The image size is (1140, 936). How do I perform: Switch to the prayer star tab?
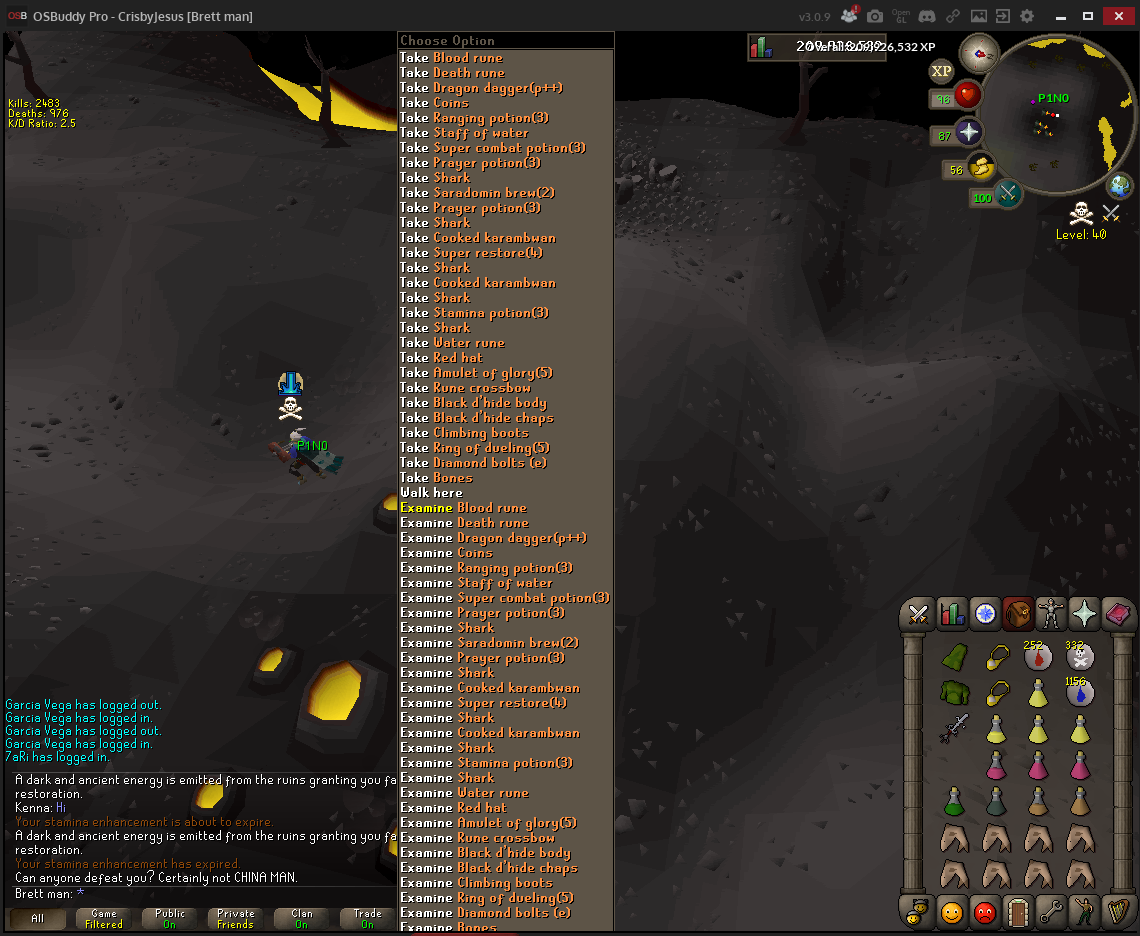coord(1084,614)
